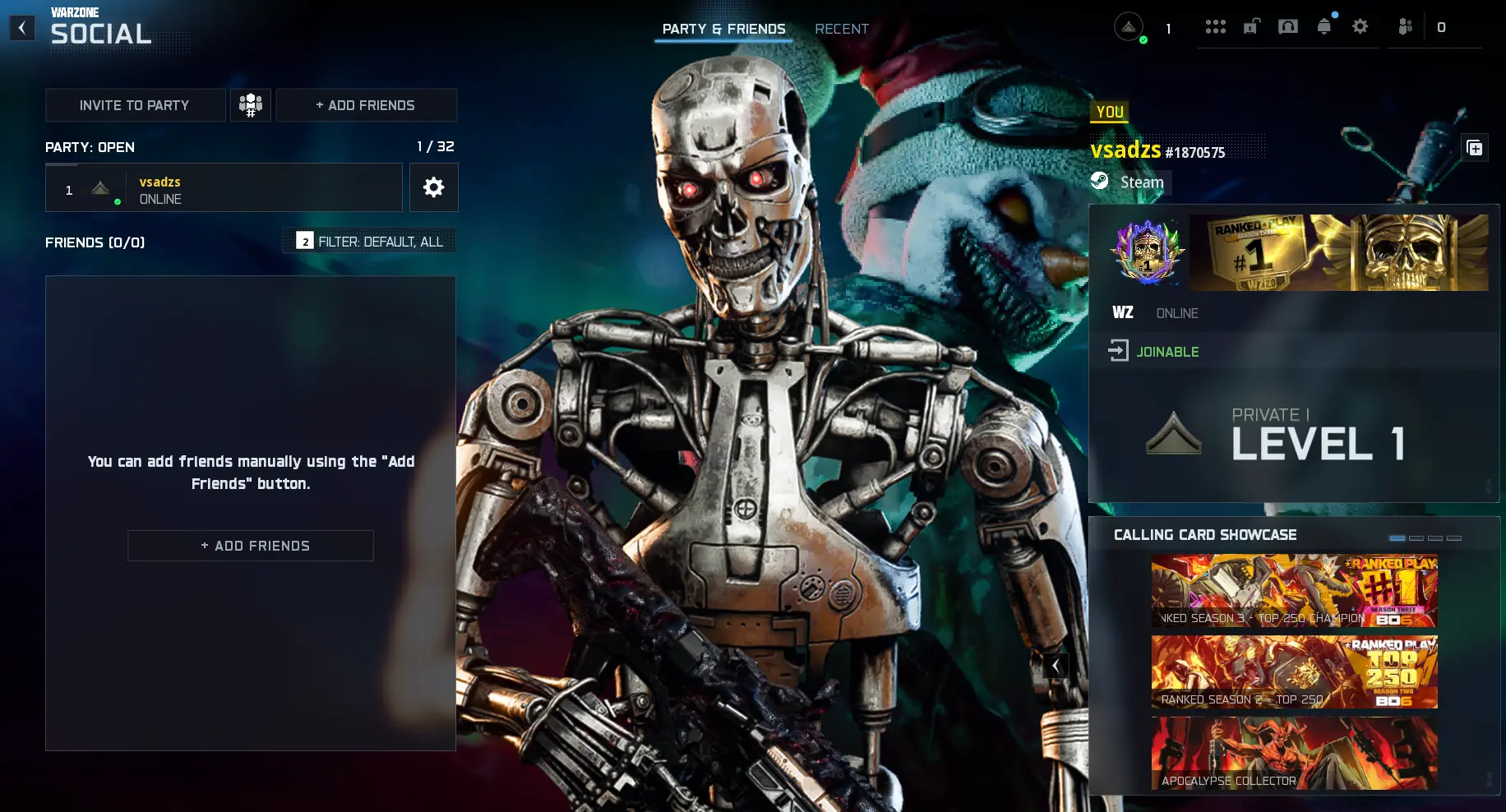The height and width of the screenshot is (812, 1506).
Task: Open the friends filter set to Default, All
Action: tap(369, 240)
